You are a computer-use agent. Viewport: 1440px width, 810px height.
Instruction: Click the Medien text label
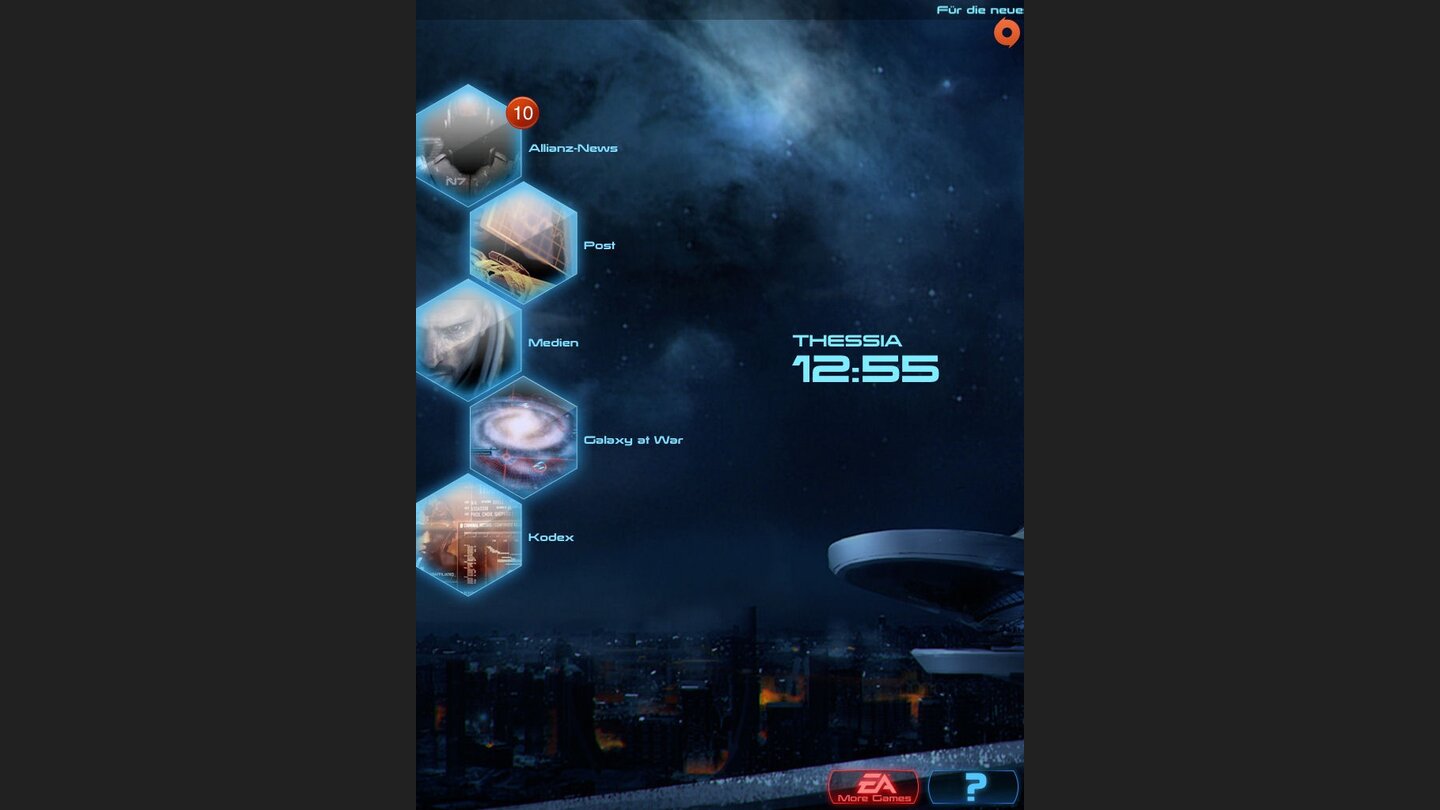[x=553, y=342]
